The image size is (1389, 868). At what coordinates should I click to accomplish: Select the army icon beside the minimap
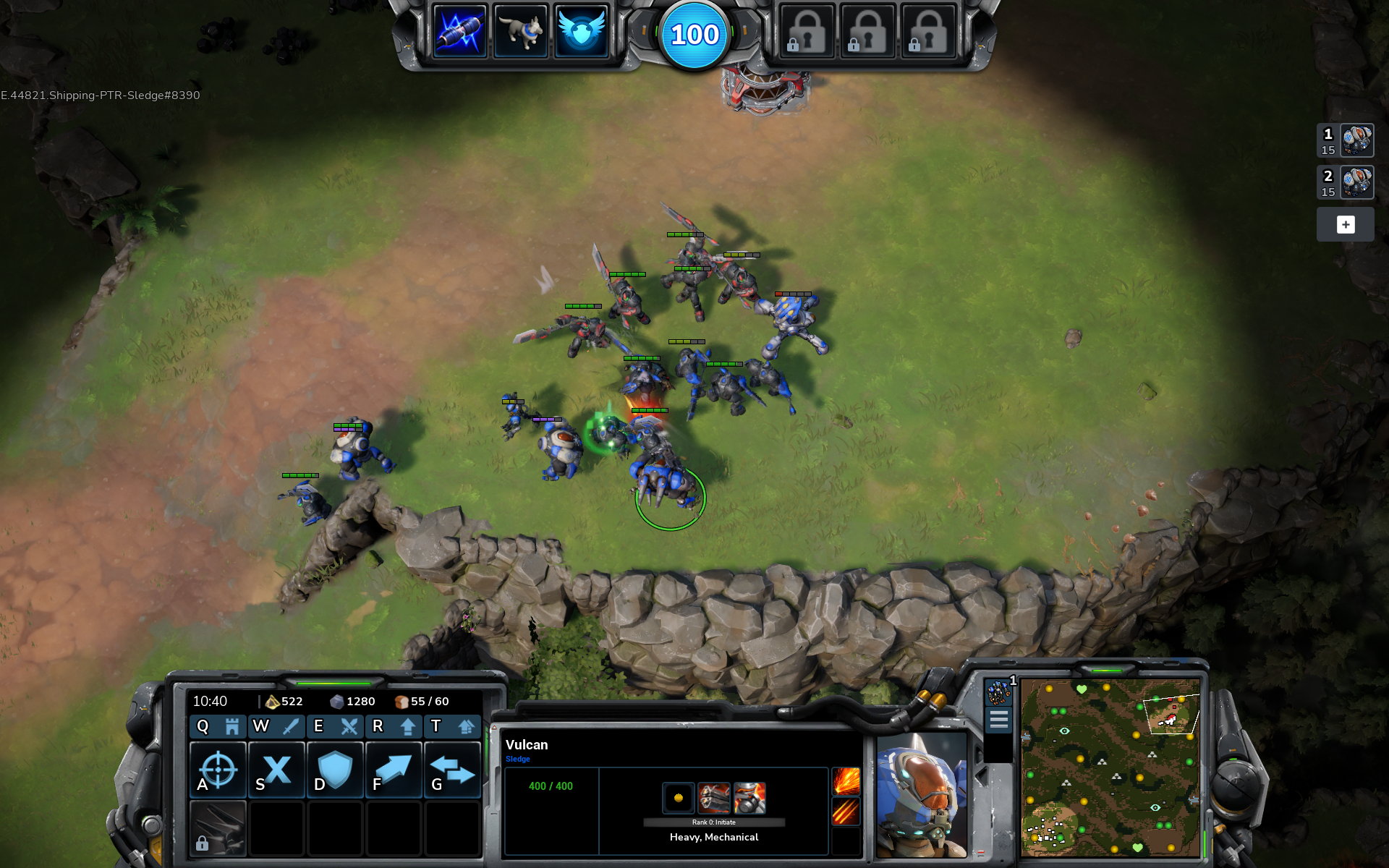998,692
